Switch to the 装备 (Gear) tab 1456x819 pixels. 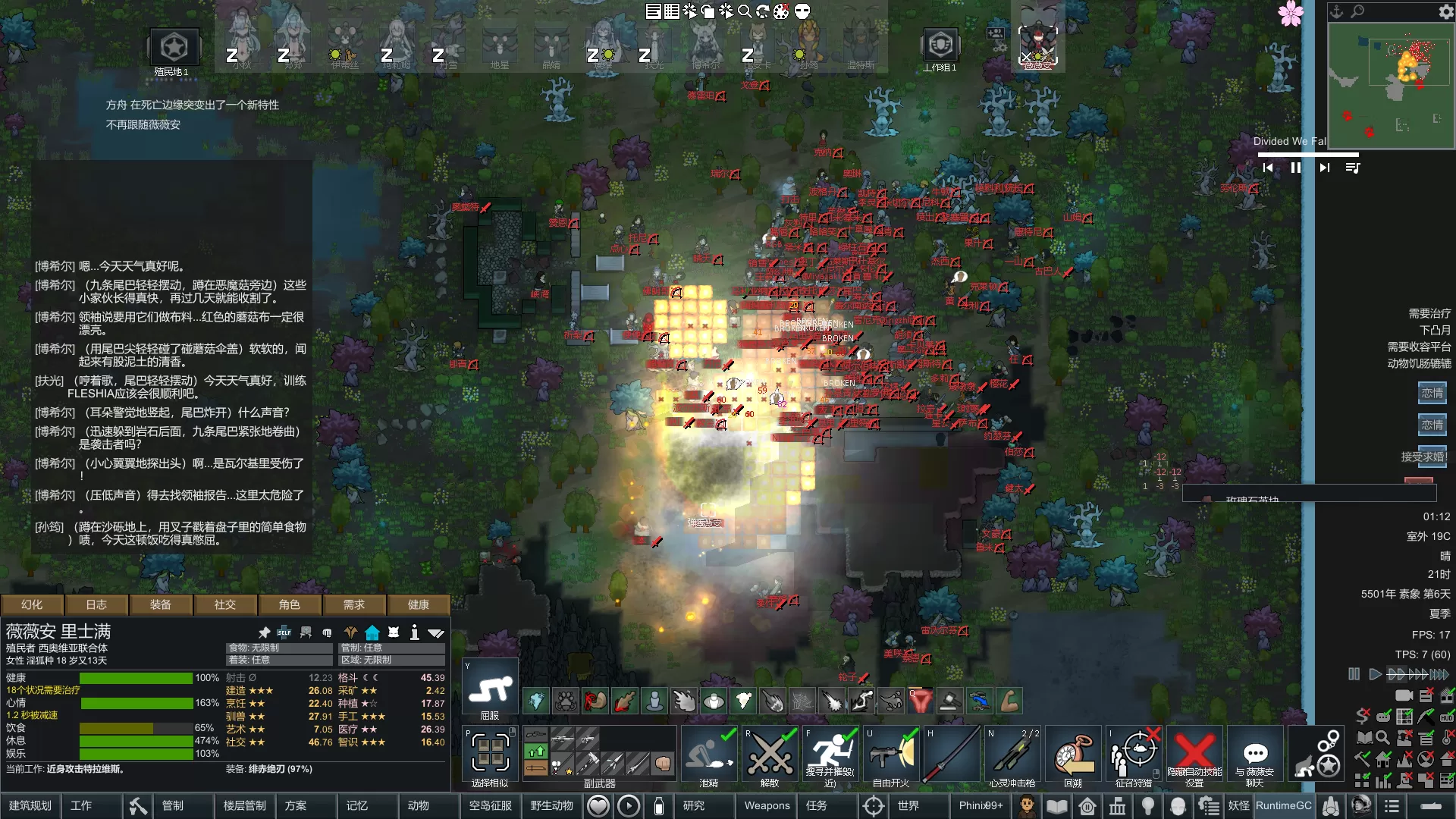pyautogui.click(x=161, y=604)
